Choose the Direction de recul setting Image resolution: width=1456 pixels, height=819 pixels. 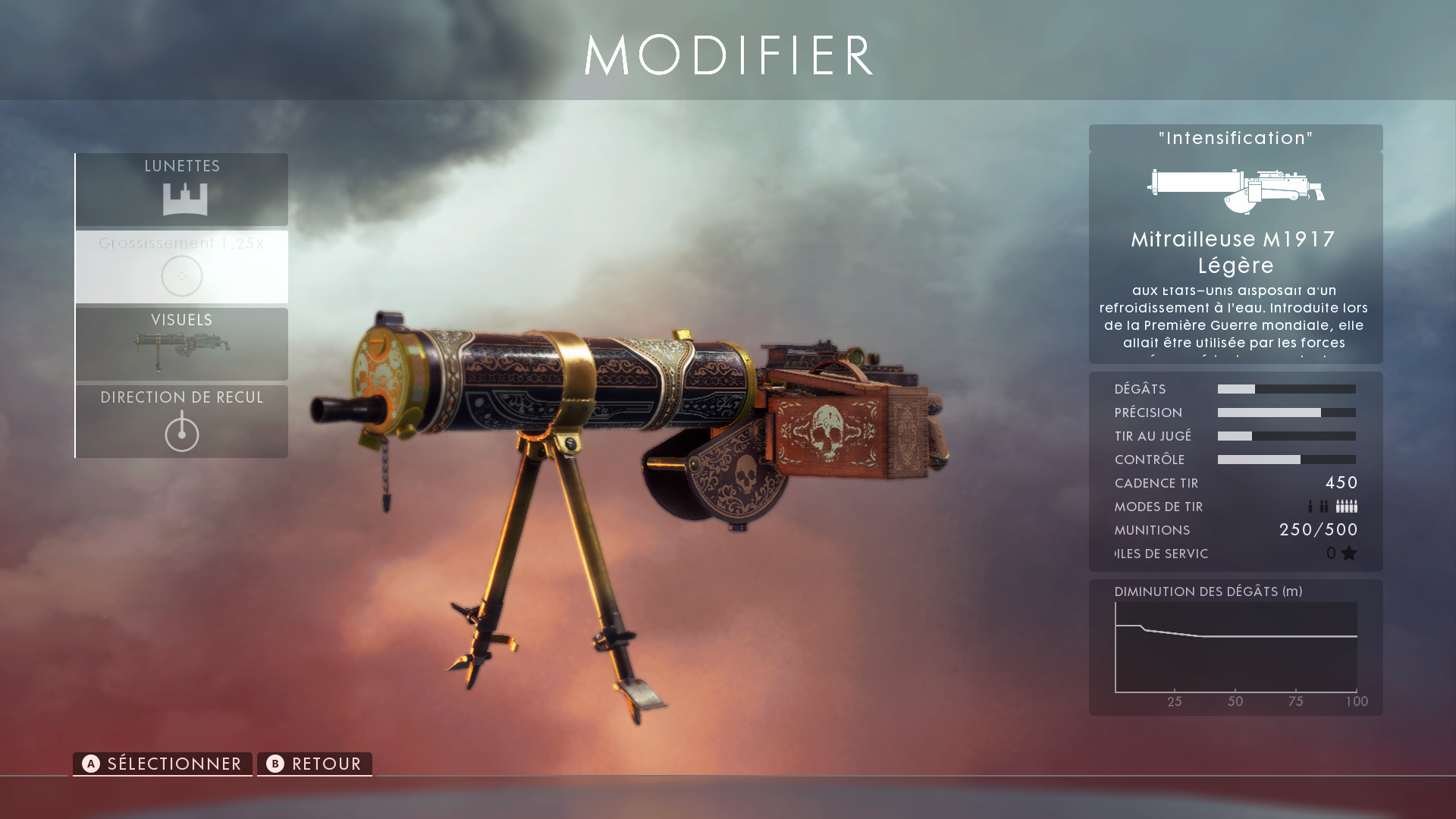(x=182, y=422)
